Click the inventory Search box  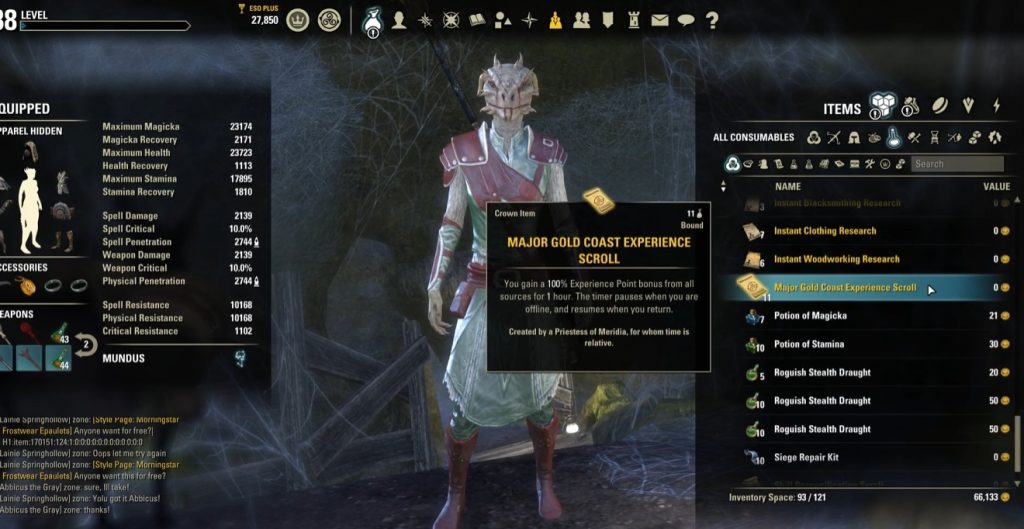click(957, 164)
